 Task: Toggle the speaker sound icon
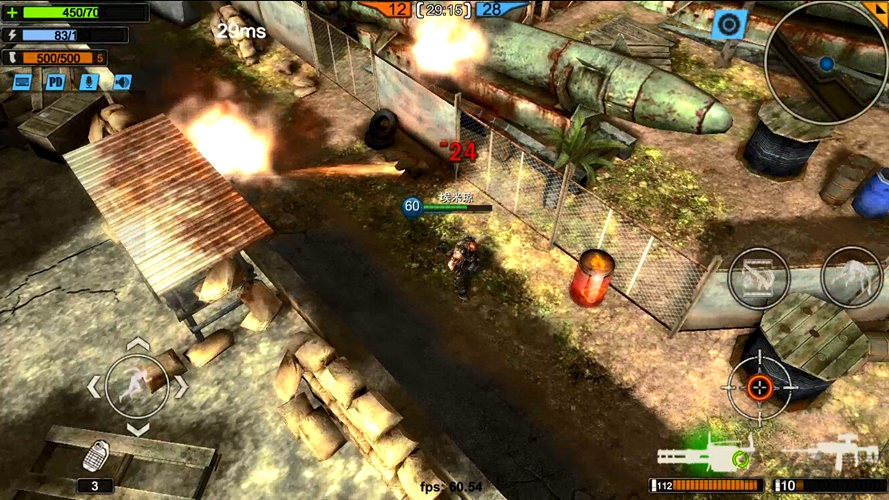click(x=121, y=82)
